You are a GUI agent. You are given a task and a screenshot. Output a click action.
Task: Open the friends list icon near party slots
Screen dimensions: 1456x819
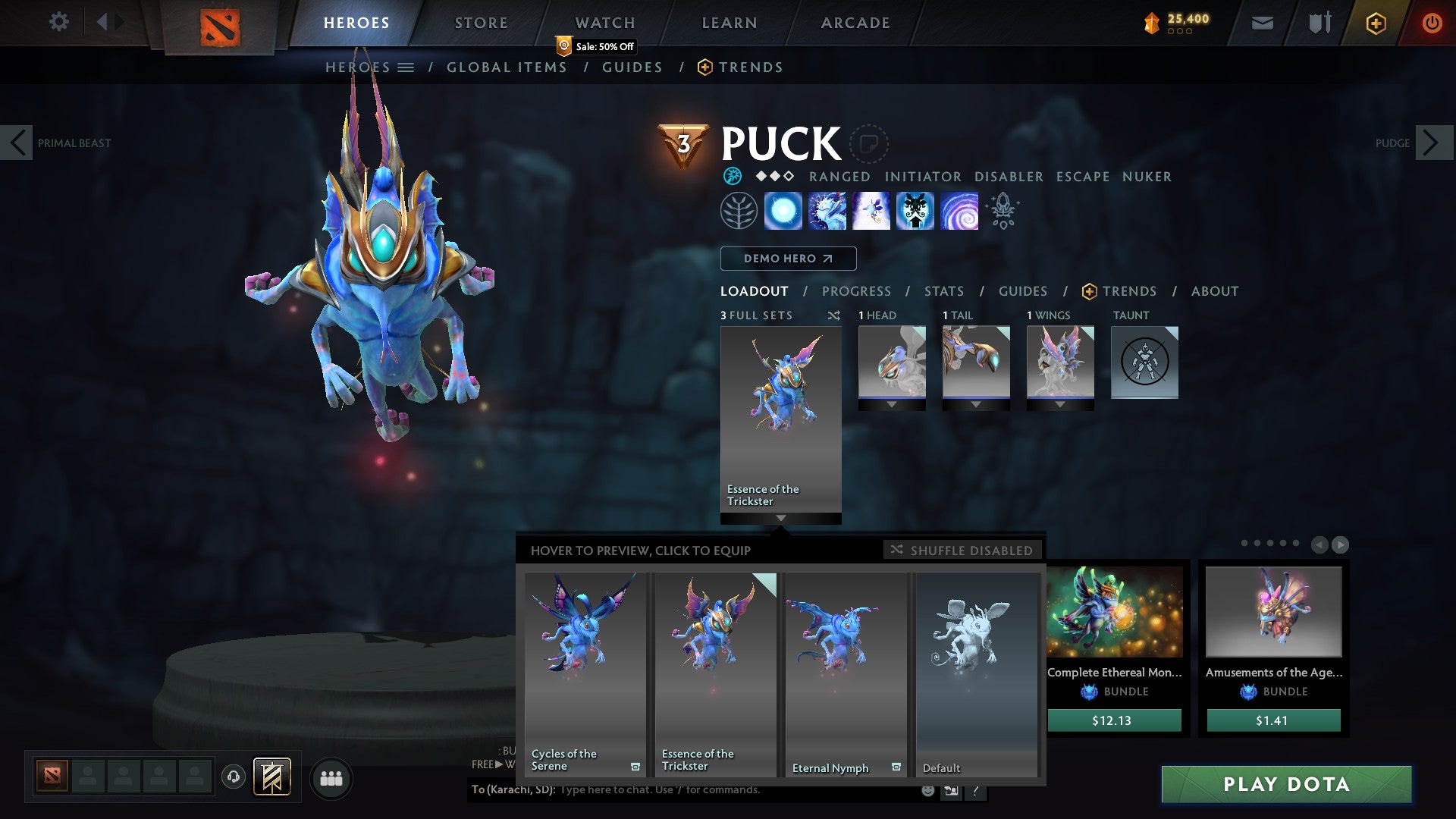[331, 777]
